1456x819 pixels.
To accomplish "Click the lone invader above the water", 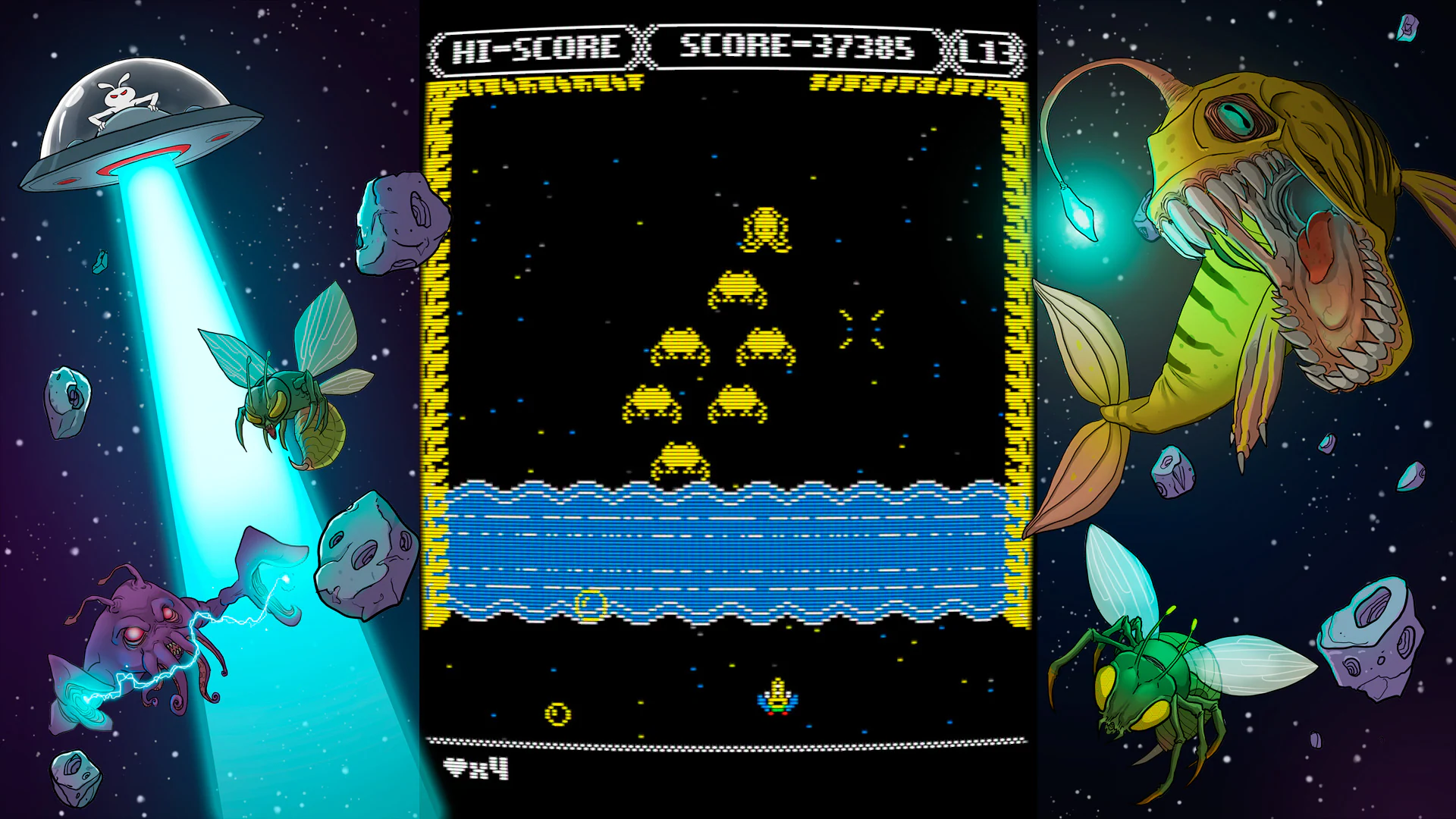I will (x=679, y=459).
